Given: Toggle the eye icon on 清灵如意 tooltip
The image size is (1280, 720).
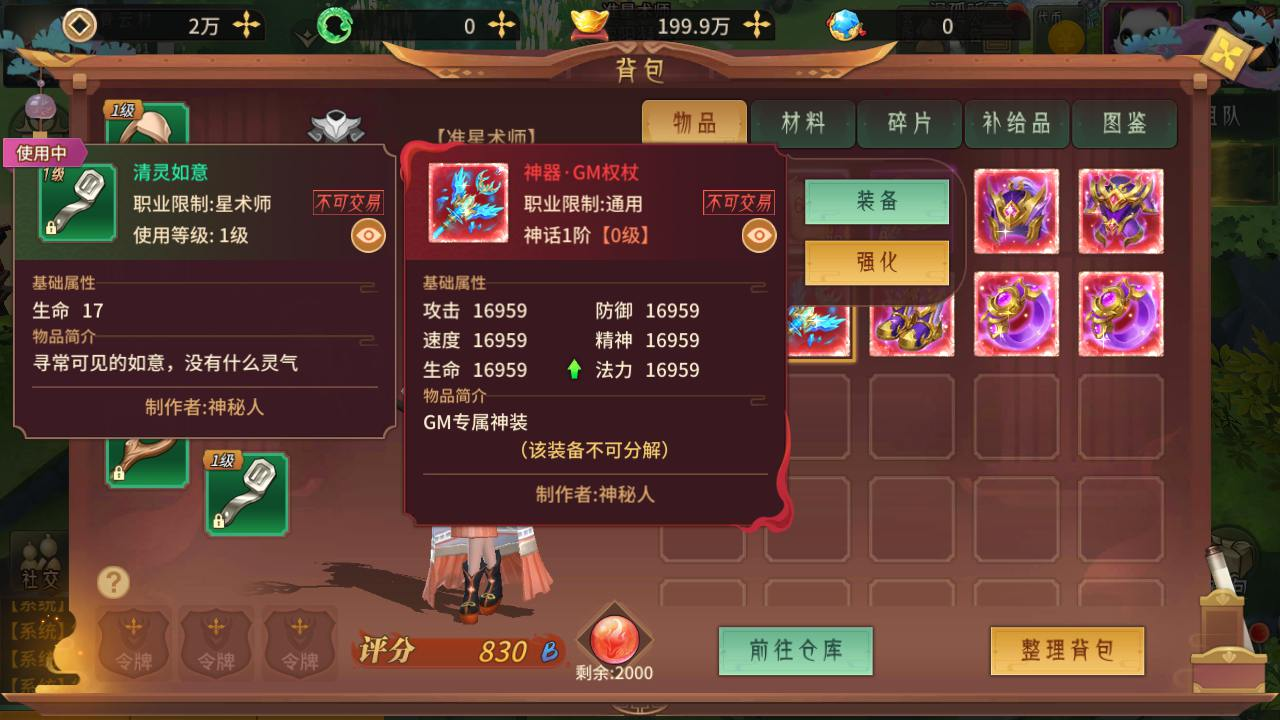Looking at the screenshot, I should point(368,232).
